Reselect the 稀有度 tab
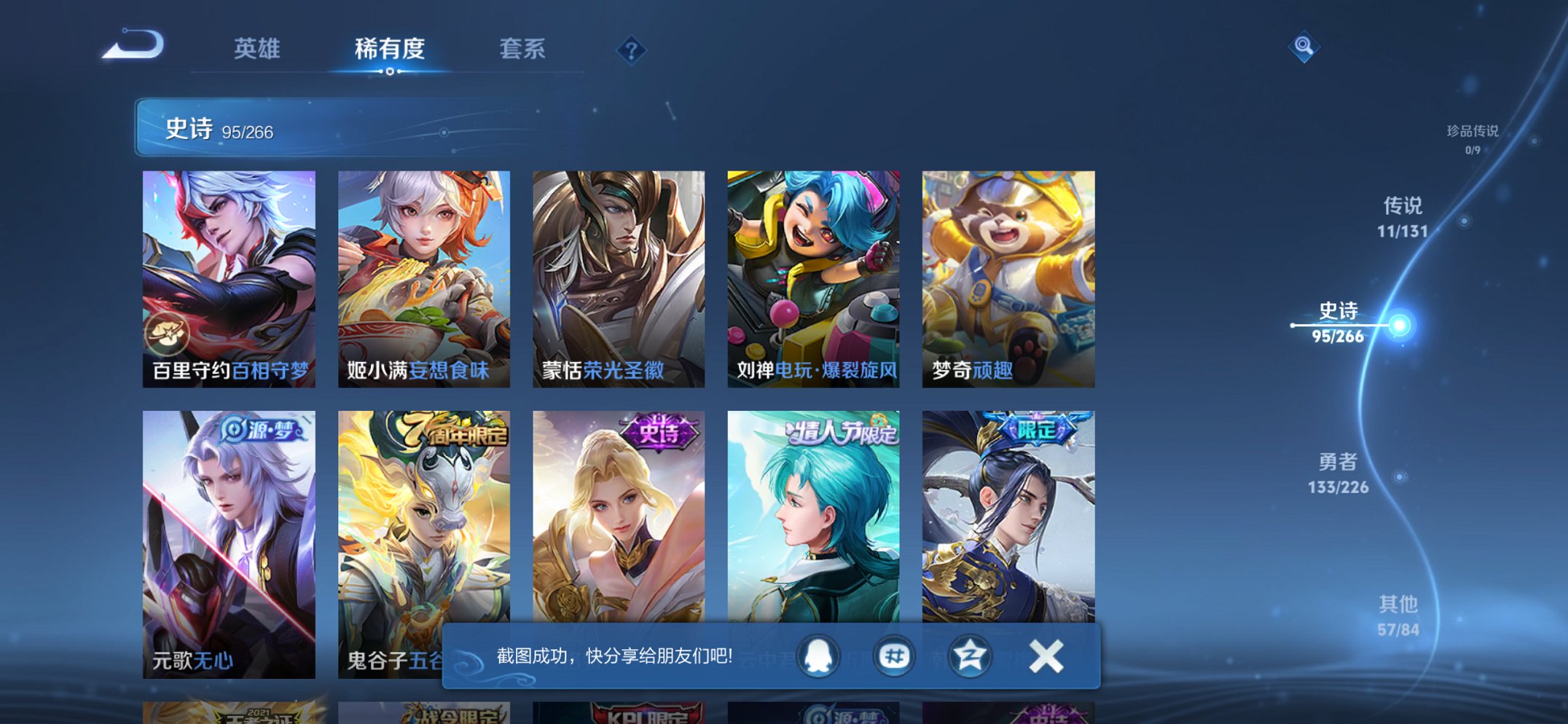The height and width of the screenshot is (724, 1568). [x=390, y=48]
